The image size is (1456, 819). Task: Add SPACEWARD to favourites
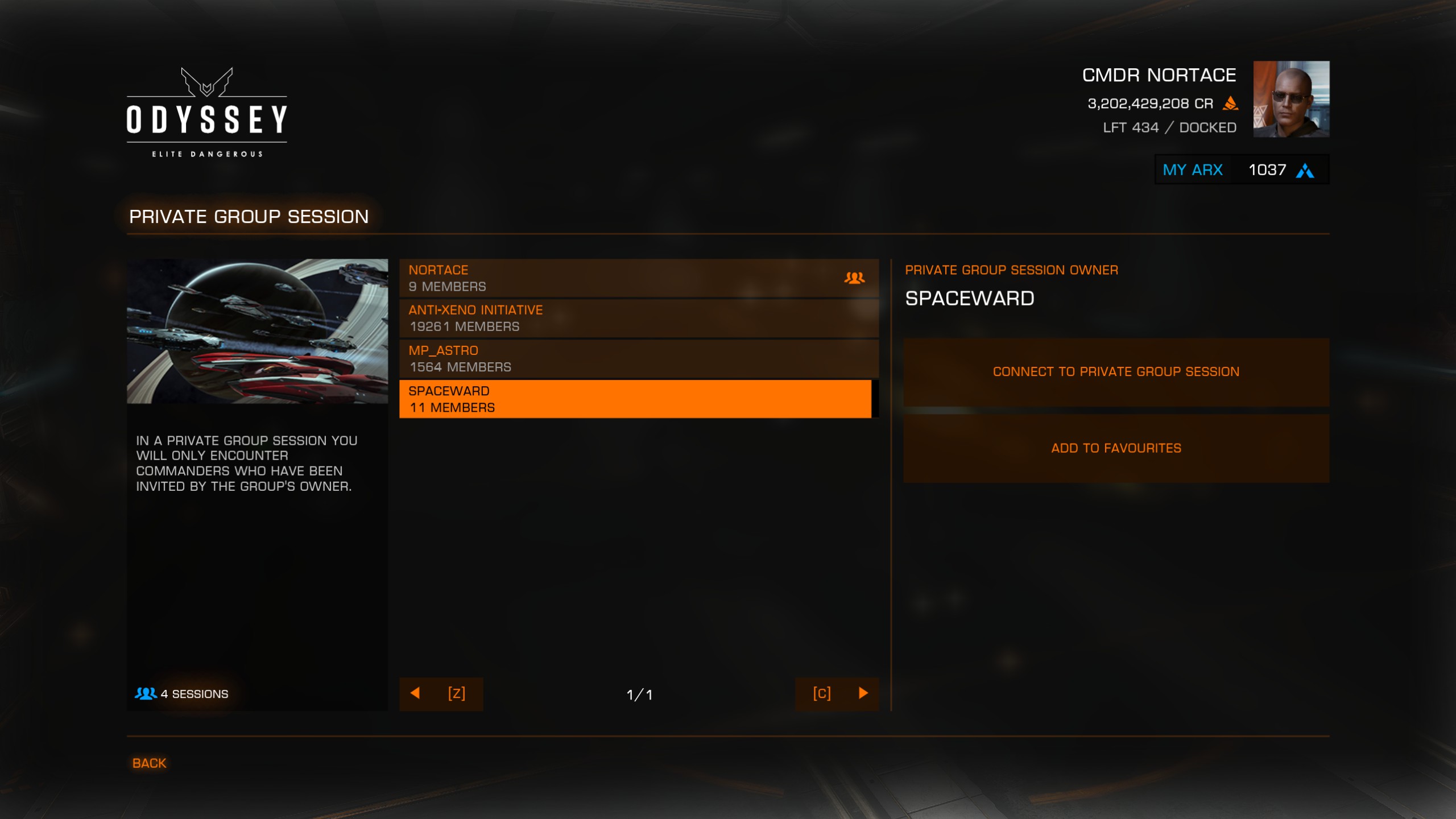click(1116, 449)
